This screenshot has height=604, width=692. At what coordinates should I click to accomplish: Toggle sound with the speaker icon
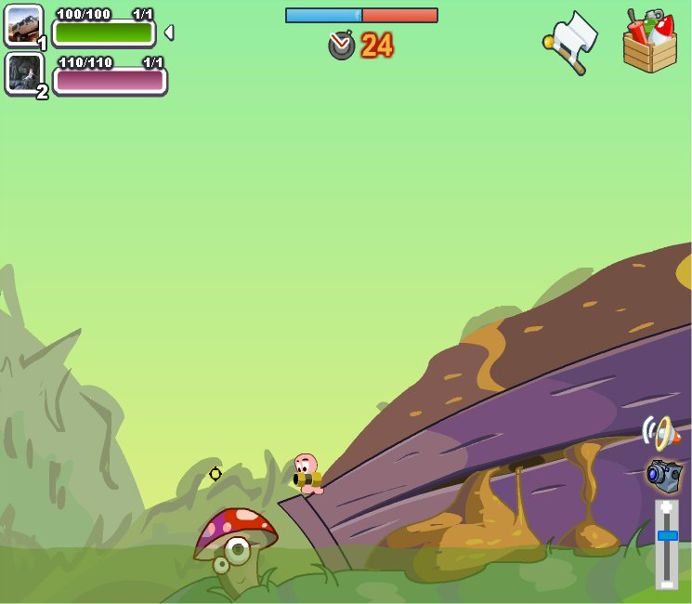tap(659, 433)
